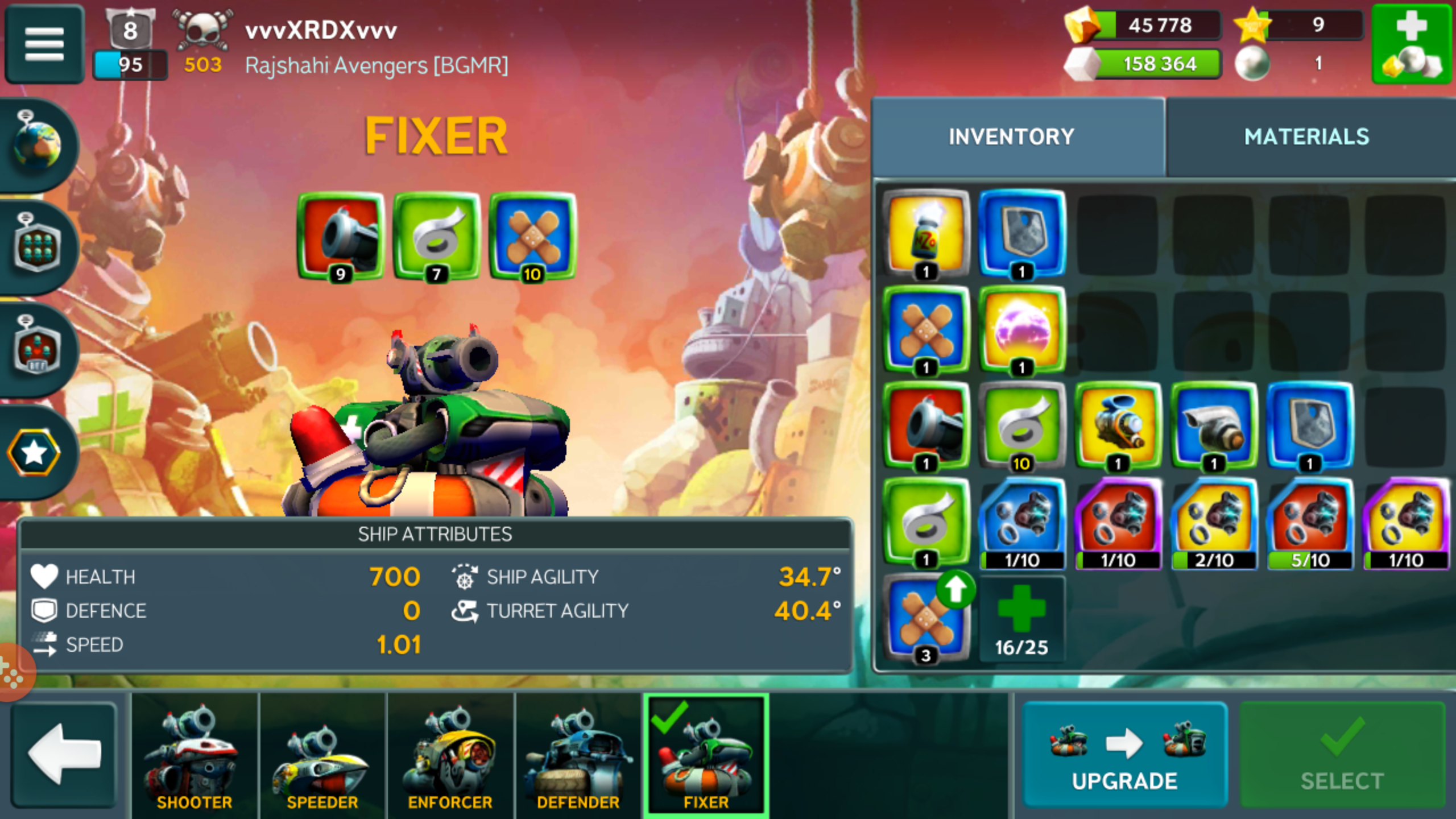Go back with the white arrow
The image size is (1456, 819).
pyautogui.click(x=64, y=754)
